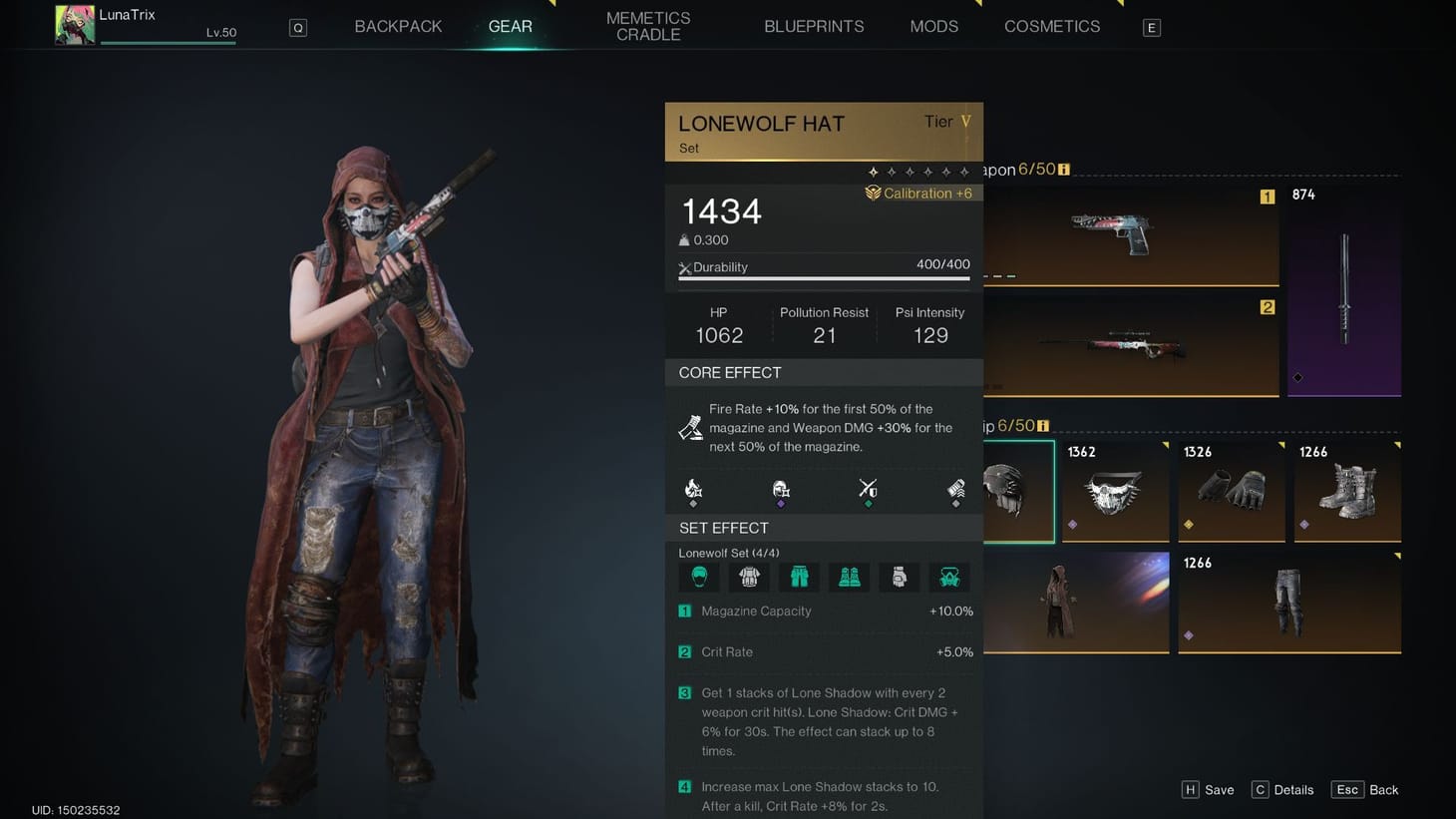Switch to the BACKPACK tab
This screenshot has width=1456, height=819.
(397, 26)
